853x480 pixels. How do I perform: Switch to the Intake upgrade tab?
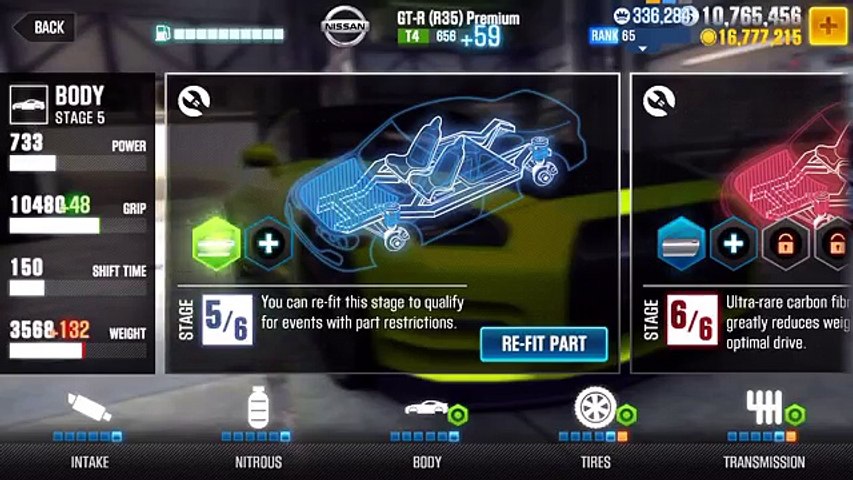click(x=90, y=430)
